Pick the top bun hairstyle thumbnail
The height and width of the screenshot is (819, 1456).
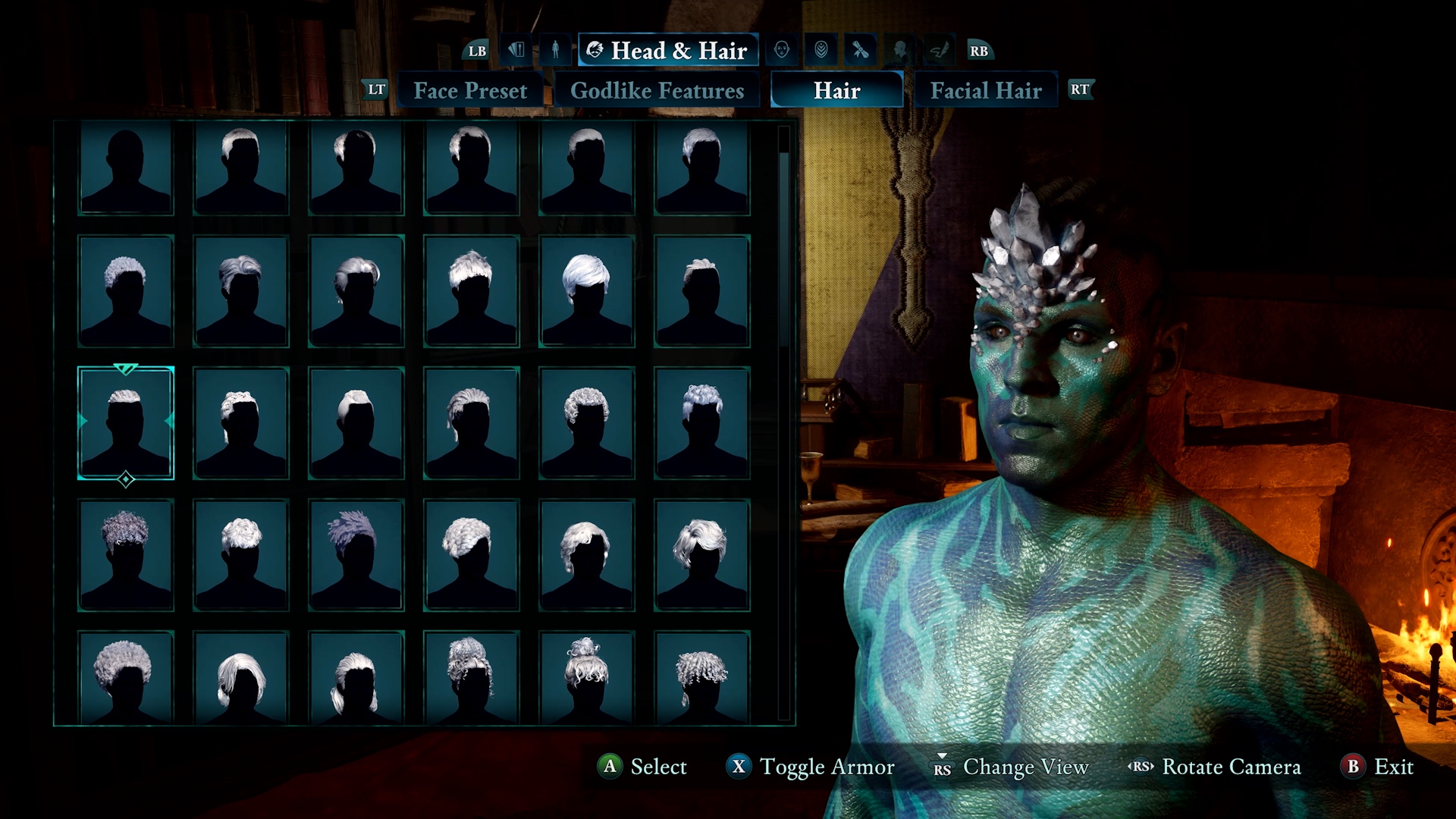coord(586,676)
